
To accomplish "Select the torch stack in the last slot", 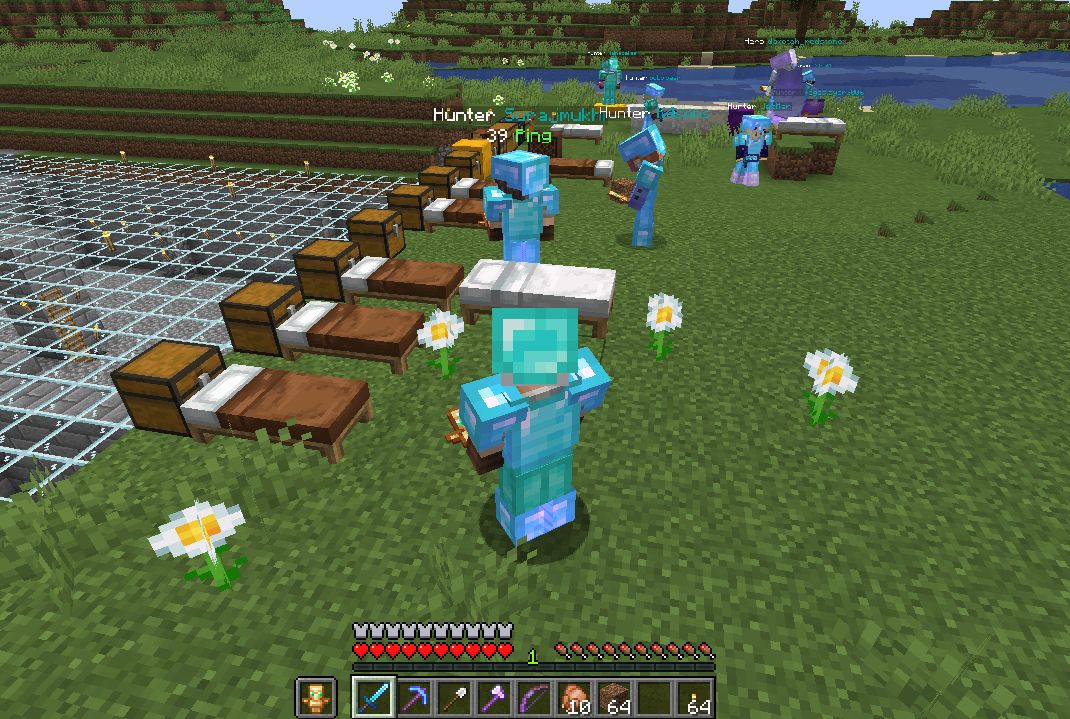I will click(x=695, y=697).
